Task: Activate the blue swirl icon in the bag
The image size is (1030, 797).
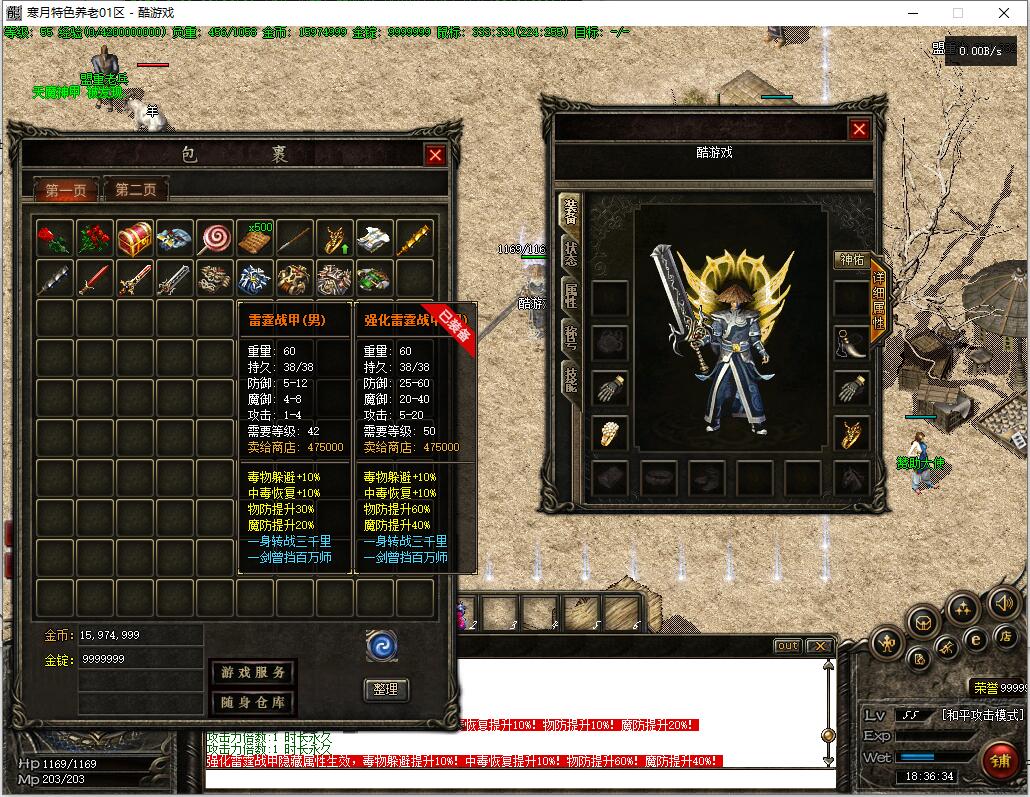Action: point(382,645)
